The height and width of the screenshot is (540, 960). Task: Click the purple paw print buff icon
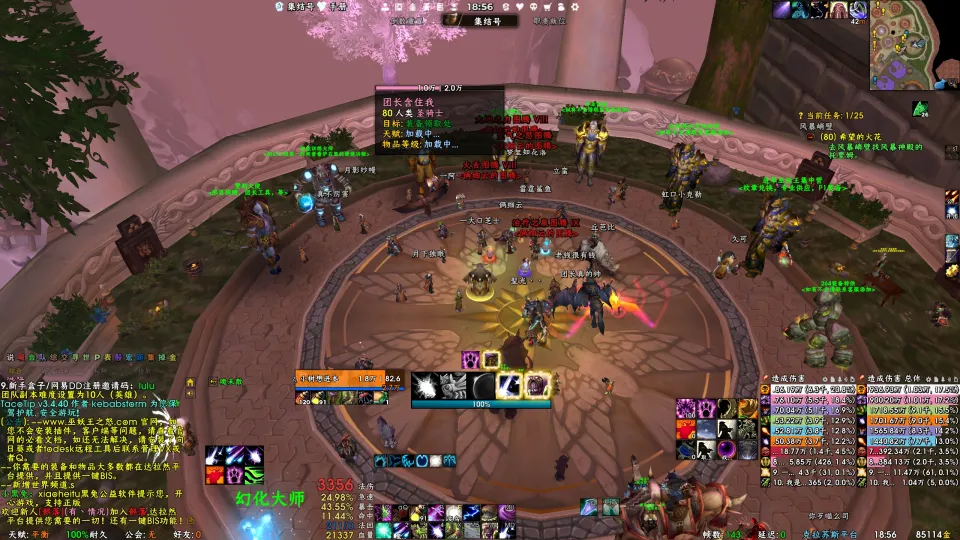(469, 360)
